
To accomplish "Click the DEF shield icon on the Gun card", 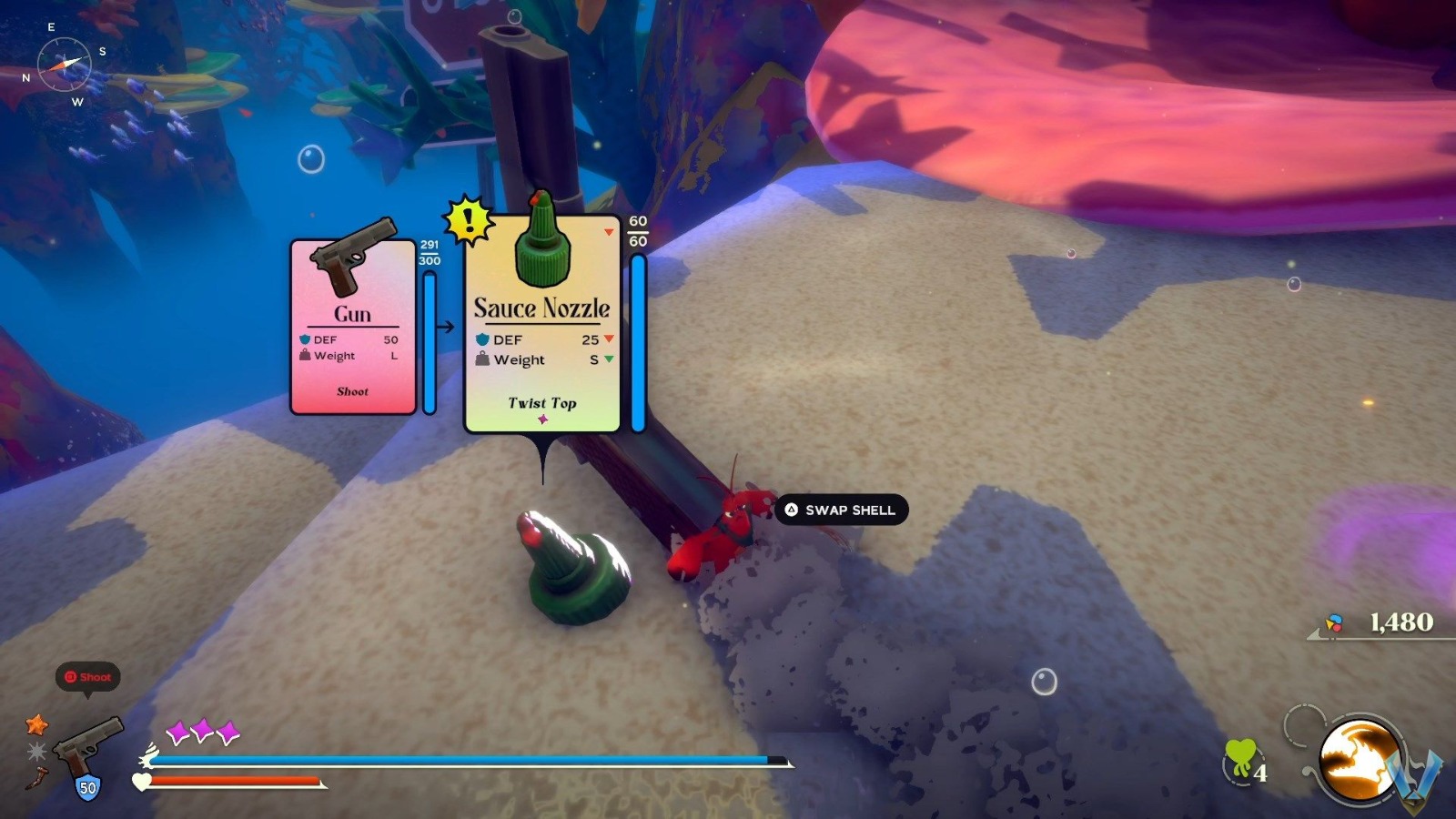I will coord(305,339).
